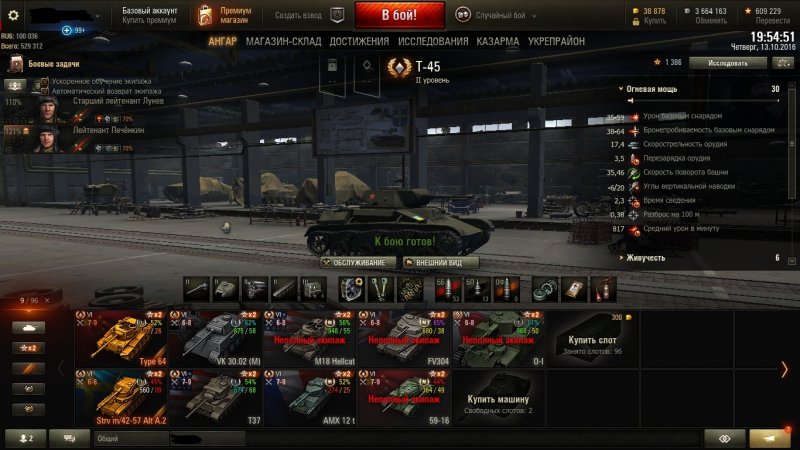Click the Обслуживание service button
This screenshot has height=450, width=800.
(359, 262)
